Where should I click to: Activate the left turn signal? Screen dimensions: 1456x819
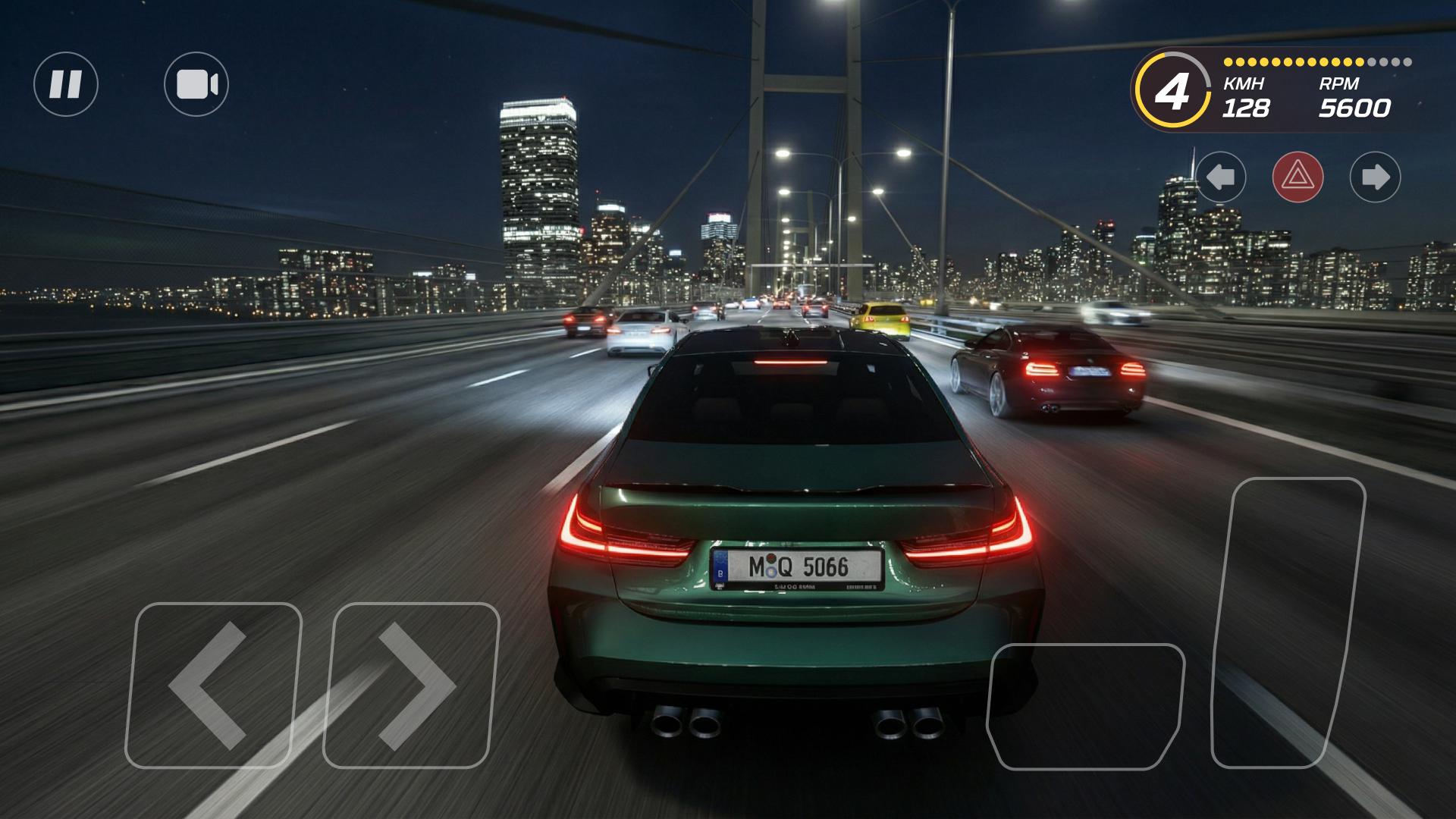point(1221,177)
